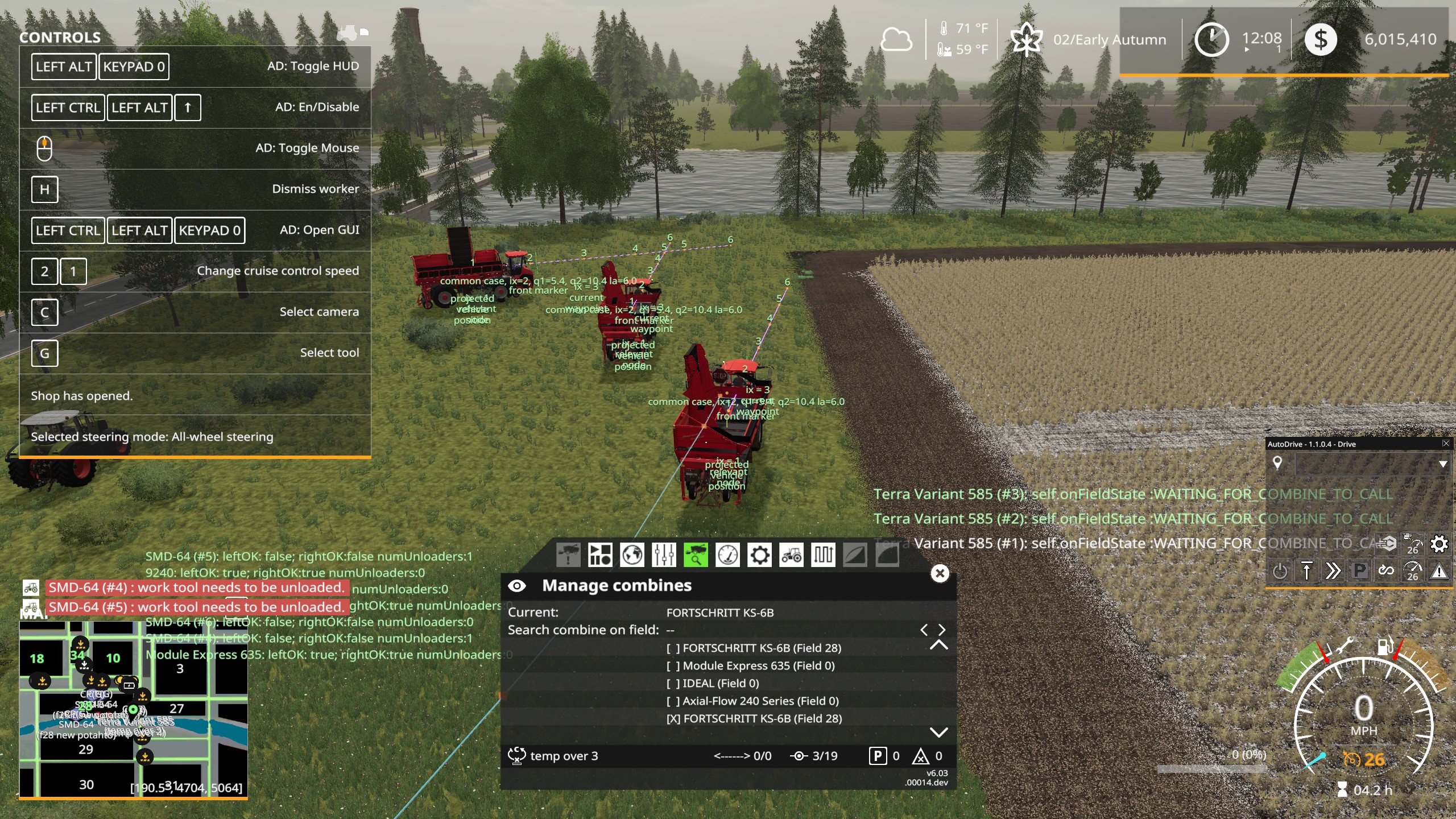Open the waypoint course pattern icon
The height and width of the screenshot is (819, 1456).
[823, 555]
